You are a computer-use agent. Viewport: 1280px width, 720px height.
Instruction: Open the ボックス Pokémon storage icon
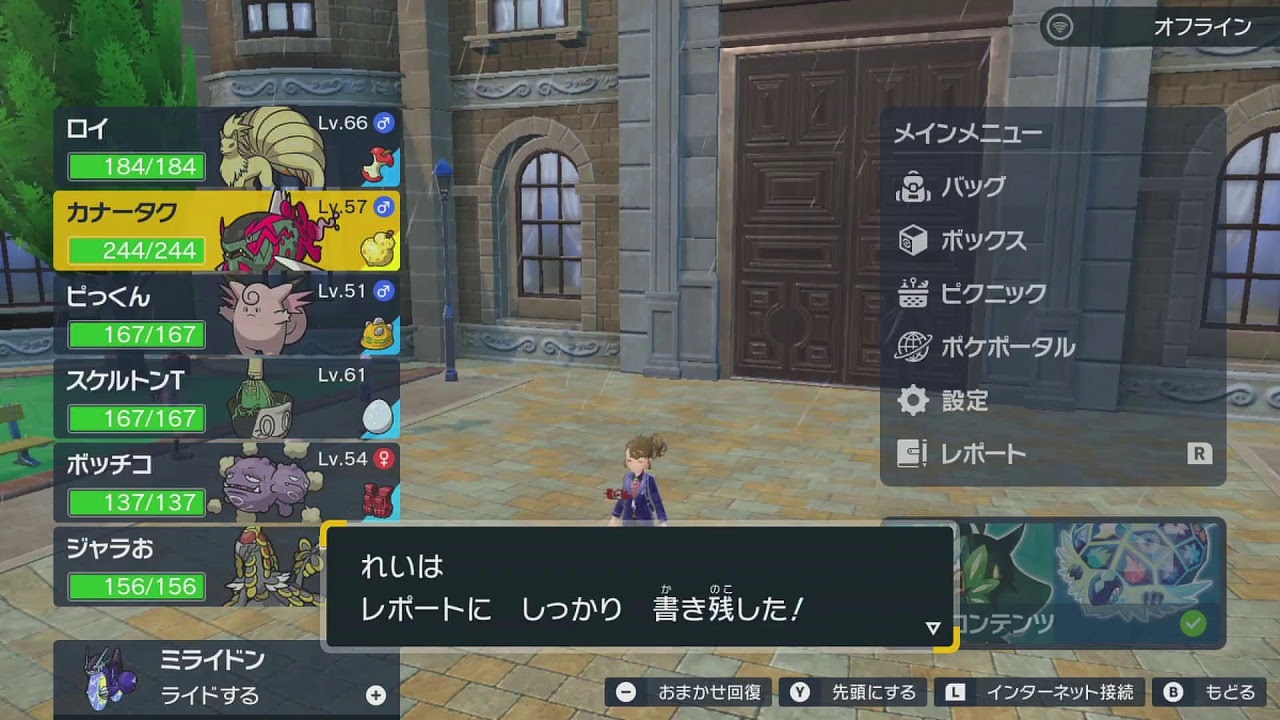click(x=914, y=241)
